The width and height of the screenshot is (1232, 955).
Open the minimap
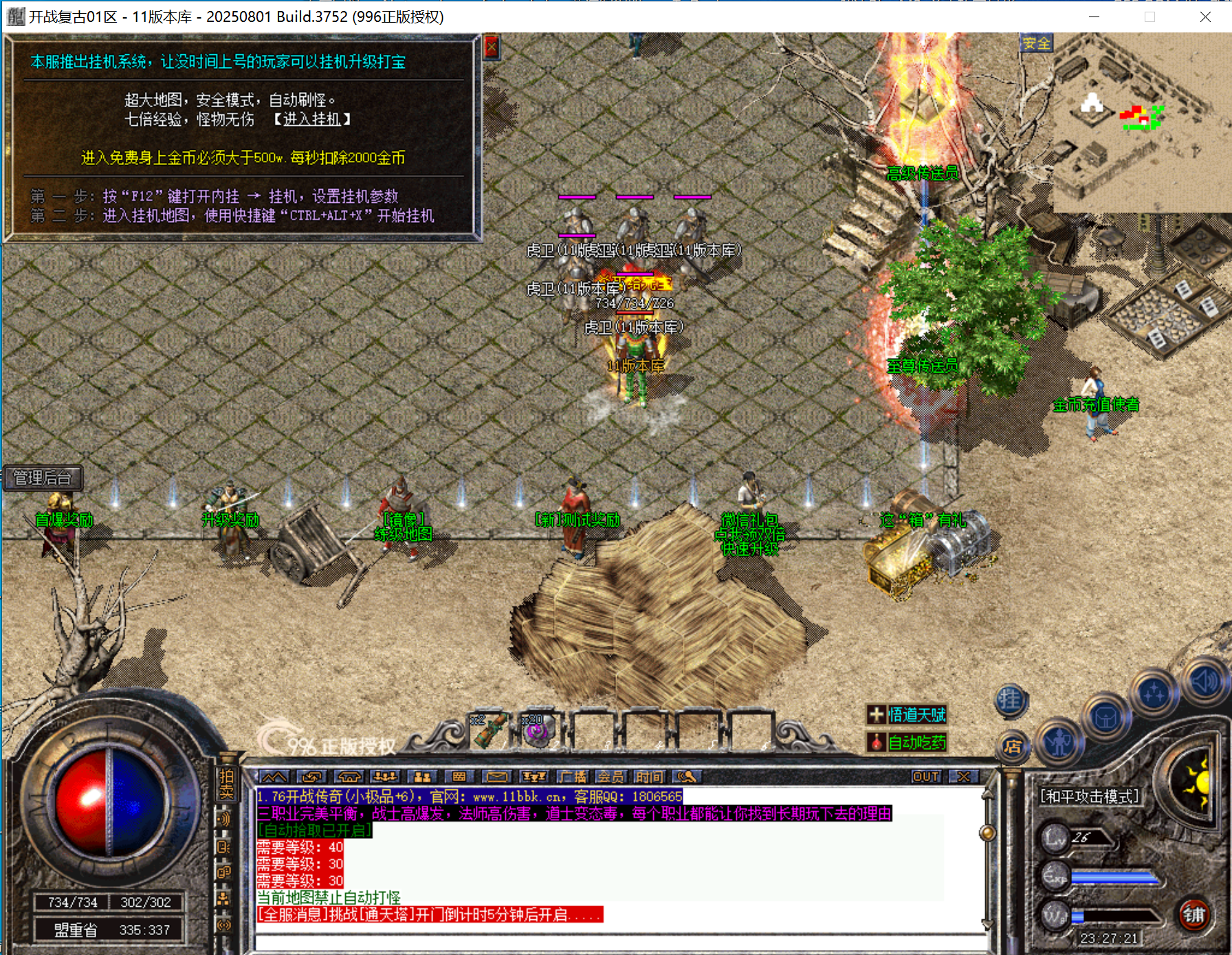[1141, 124]
